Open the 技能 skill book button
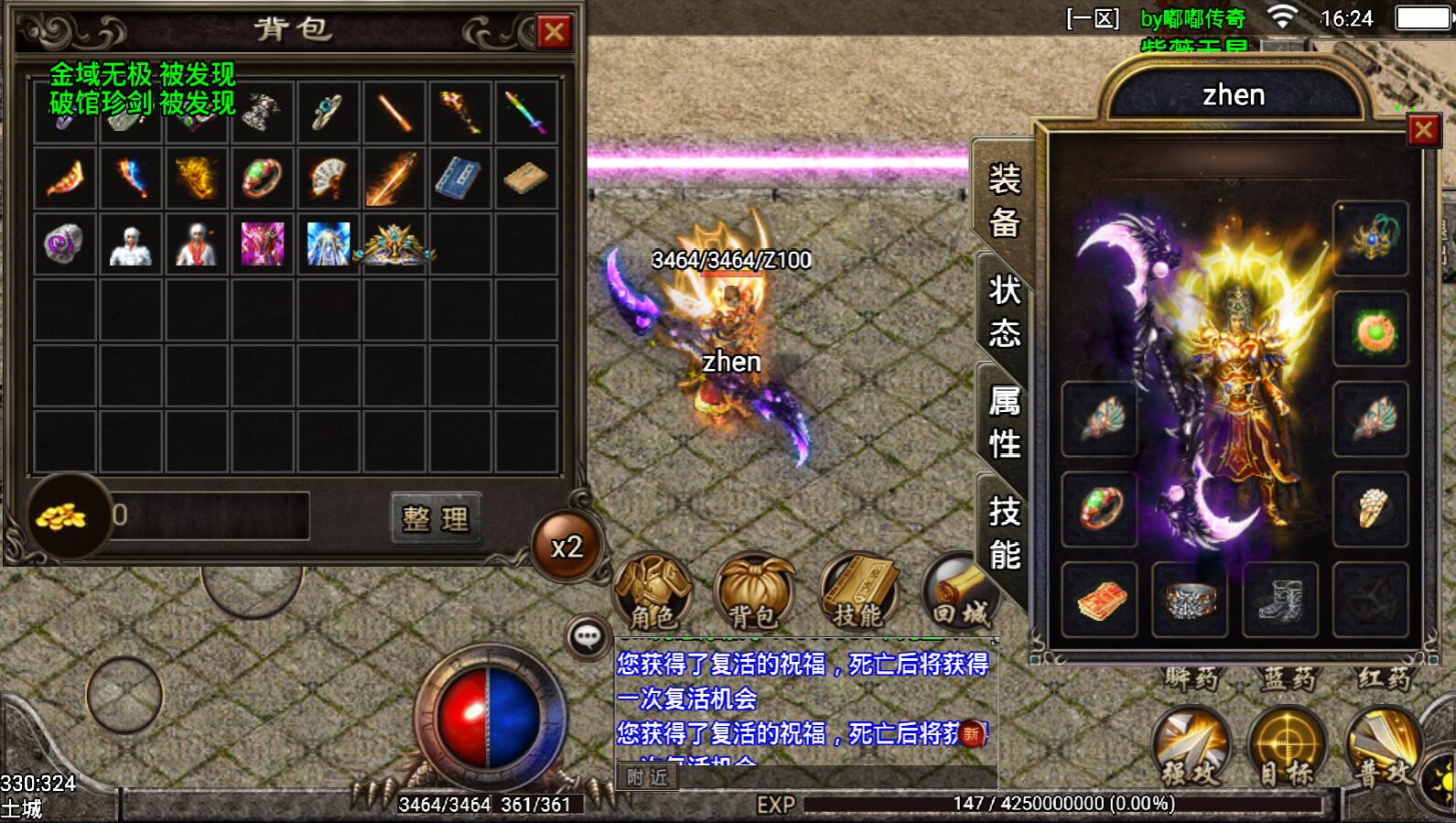Screen dimensions: 1456x823 858,592
